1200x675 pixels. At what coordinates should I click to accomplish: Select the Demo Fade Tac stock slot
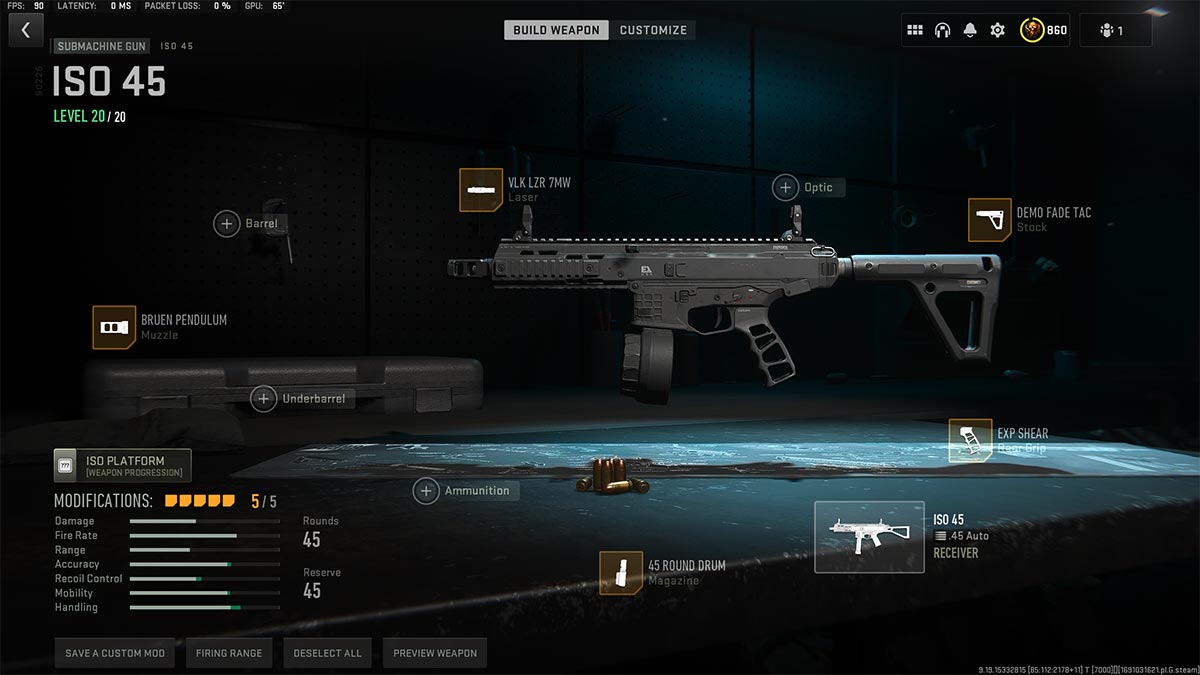click(990, 220)
